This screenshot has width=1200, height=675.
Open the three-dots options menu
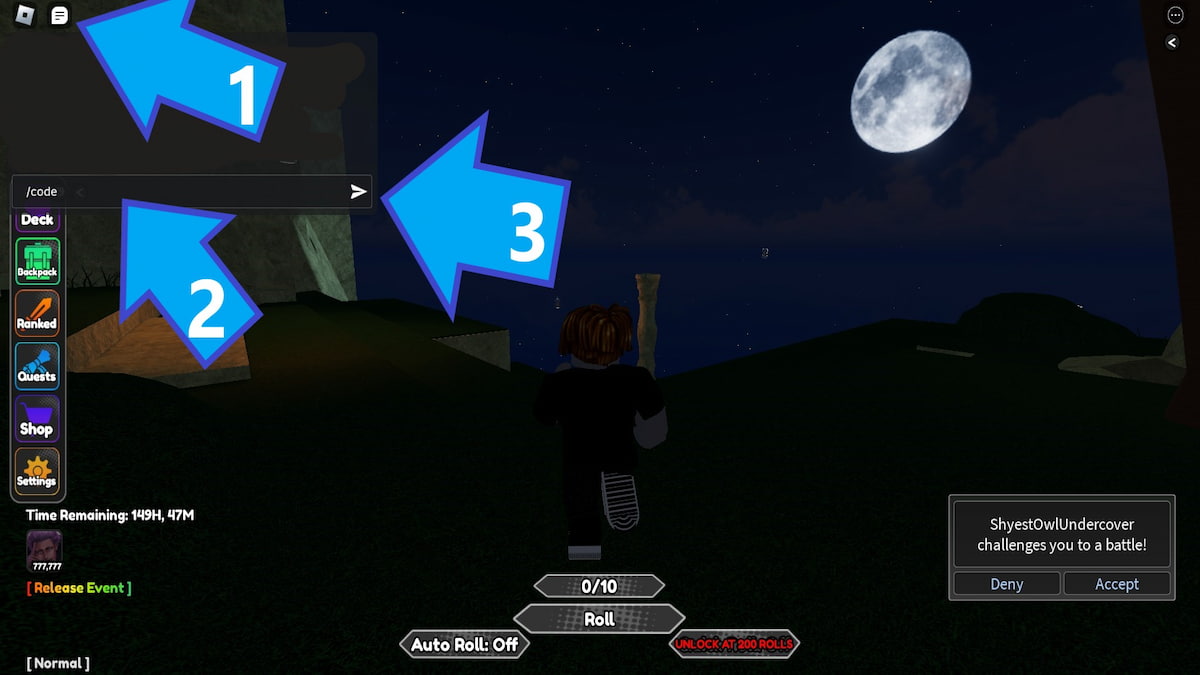click(1175, 15)
